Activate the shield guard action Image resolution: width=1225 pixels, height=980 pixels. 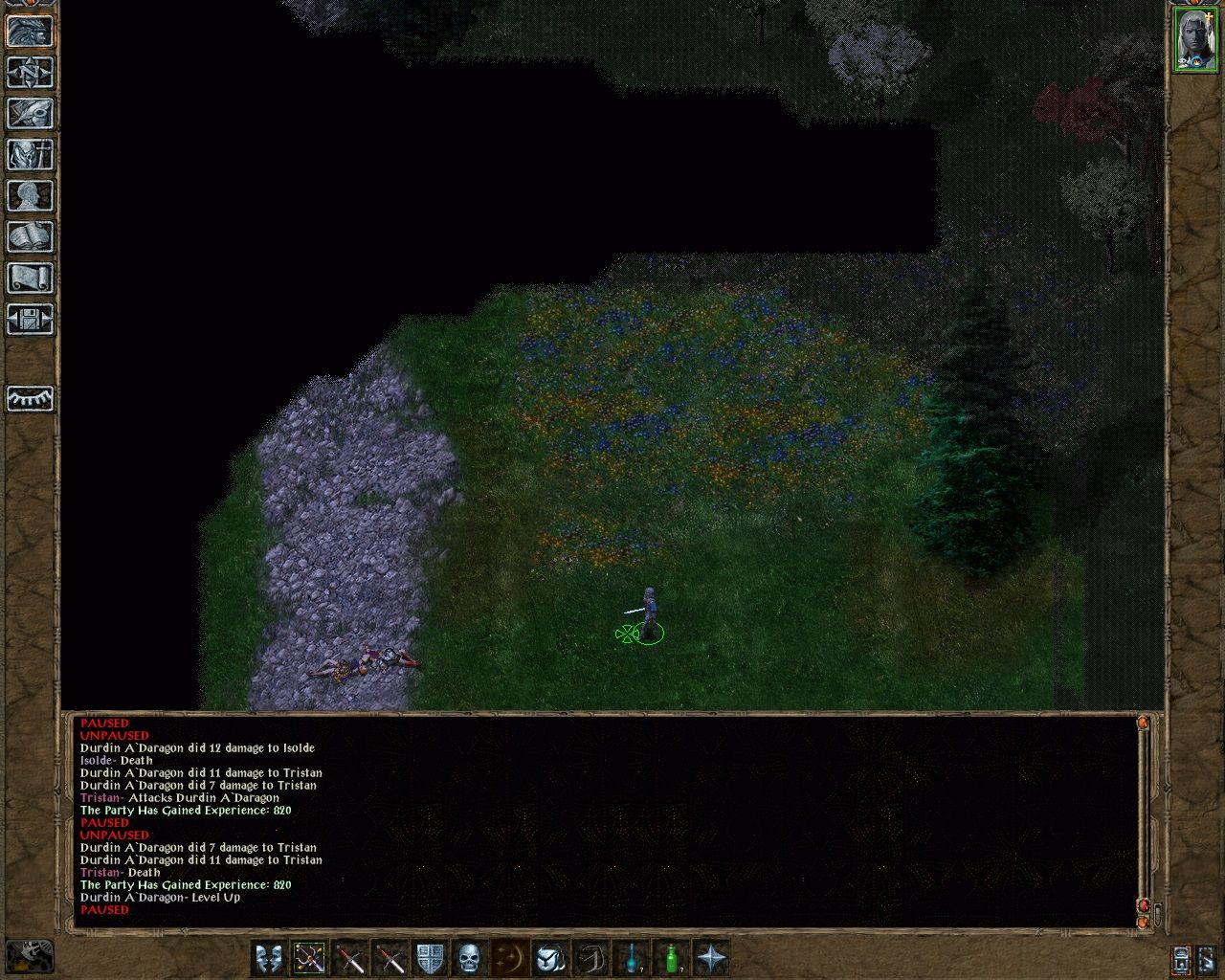(430, 958)
